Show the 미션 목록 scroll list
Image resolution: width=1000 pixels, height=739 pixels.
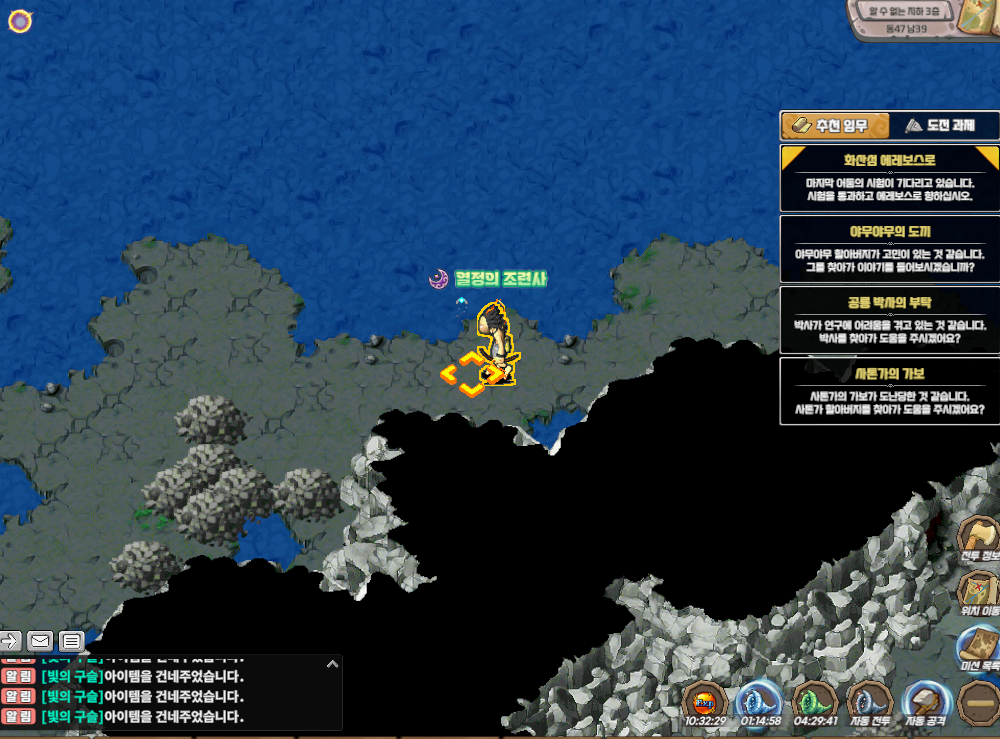click(x=980, y=647)
